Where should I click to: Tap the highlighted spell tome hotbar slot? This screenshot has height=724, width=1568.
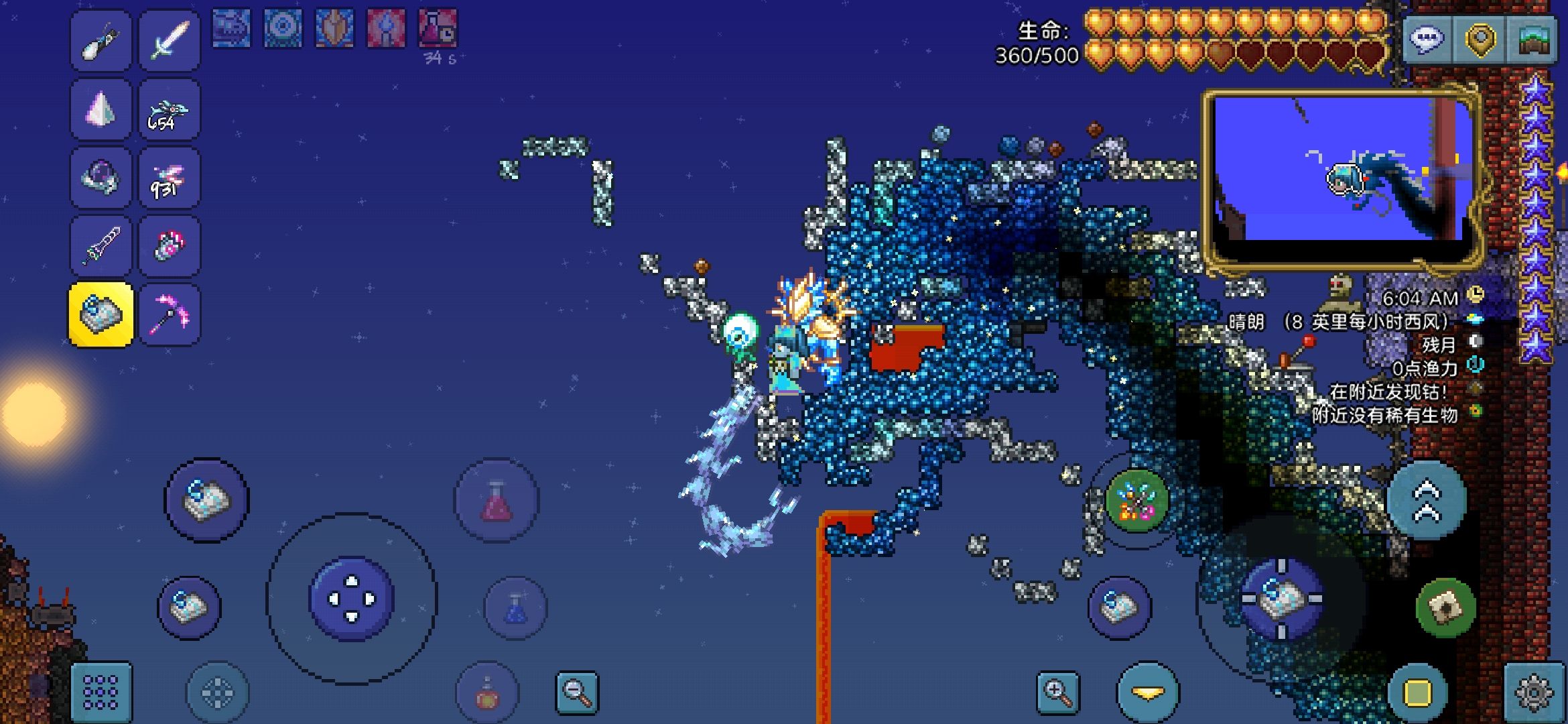[101, 314]
